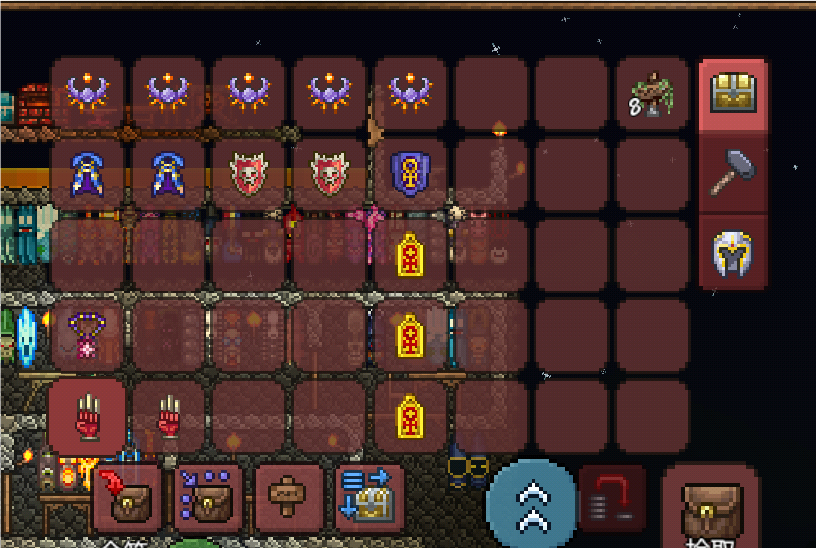Select the Ankh Shield slot
816x548 pixels.
pyautogui.click(x=409, y=174)
